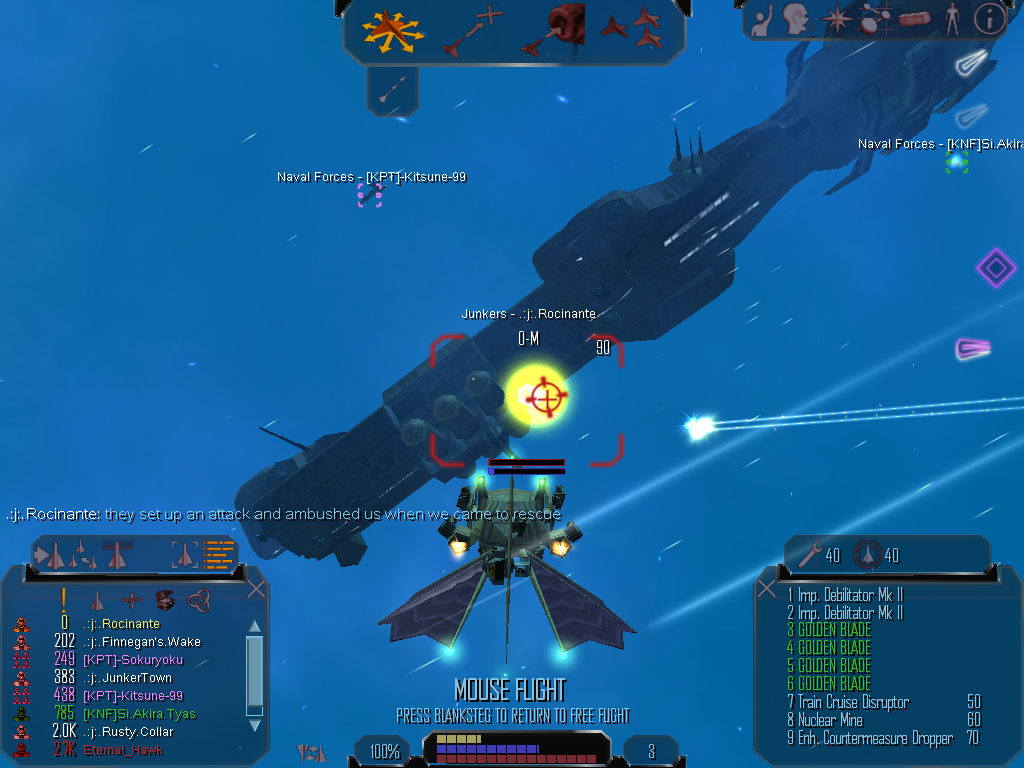Select contact [KPT]-Kitsune-99 in the list

133,696
